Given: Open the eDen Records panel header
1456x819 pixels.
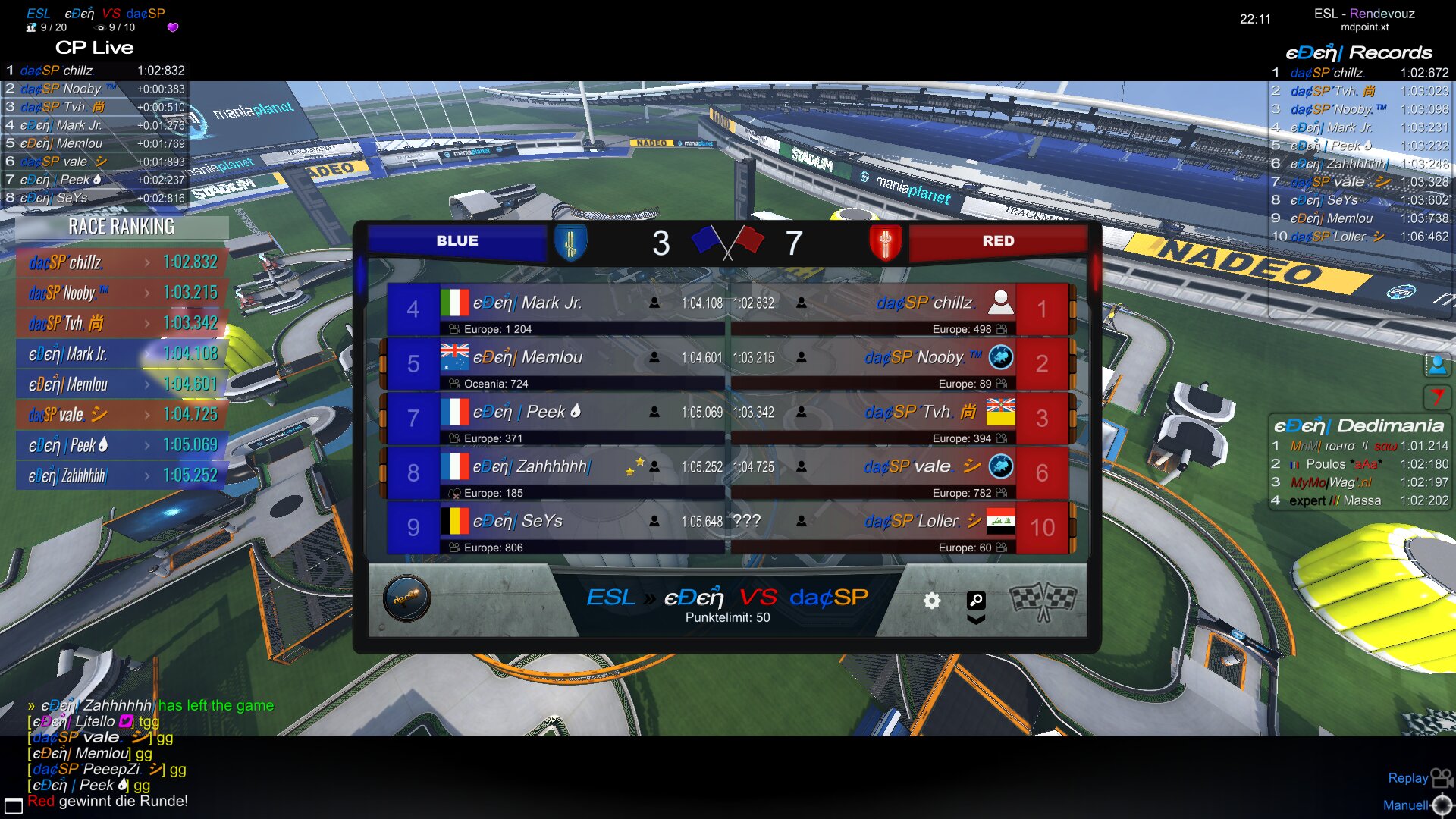Looking at the screenshot, I should coord(1358,52).
